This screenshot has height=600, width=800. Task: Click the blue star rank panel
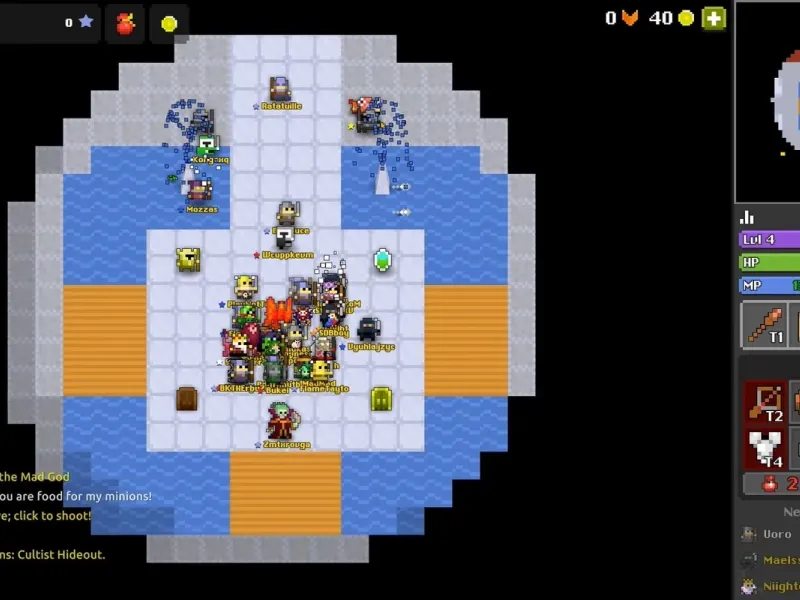[50, 22]
